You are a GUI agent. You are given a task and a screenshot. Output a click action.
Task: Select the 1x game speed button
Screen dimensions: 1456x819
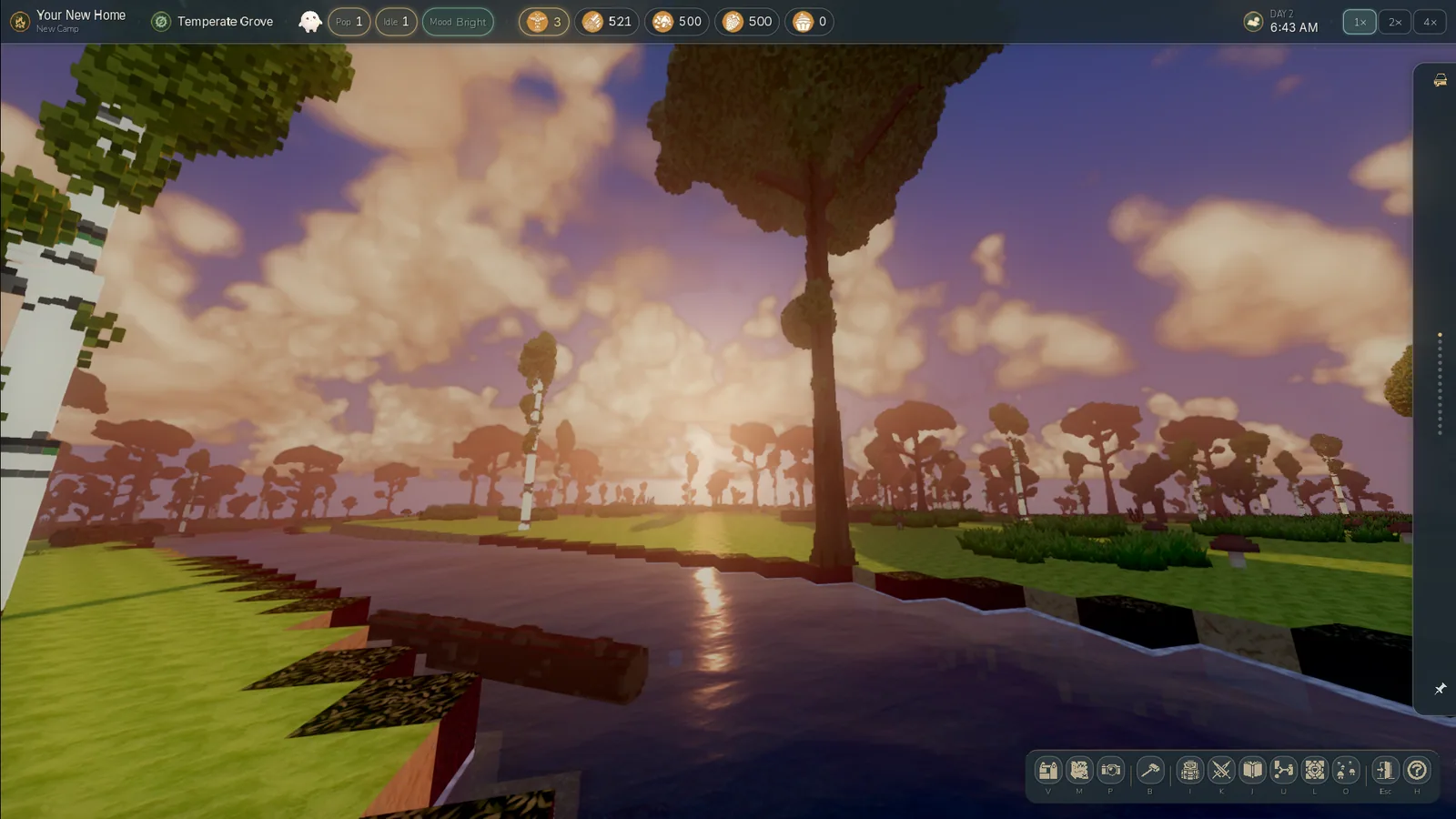pyautogui.click(x=1360, y=22)
